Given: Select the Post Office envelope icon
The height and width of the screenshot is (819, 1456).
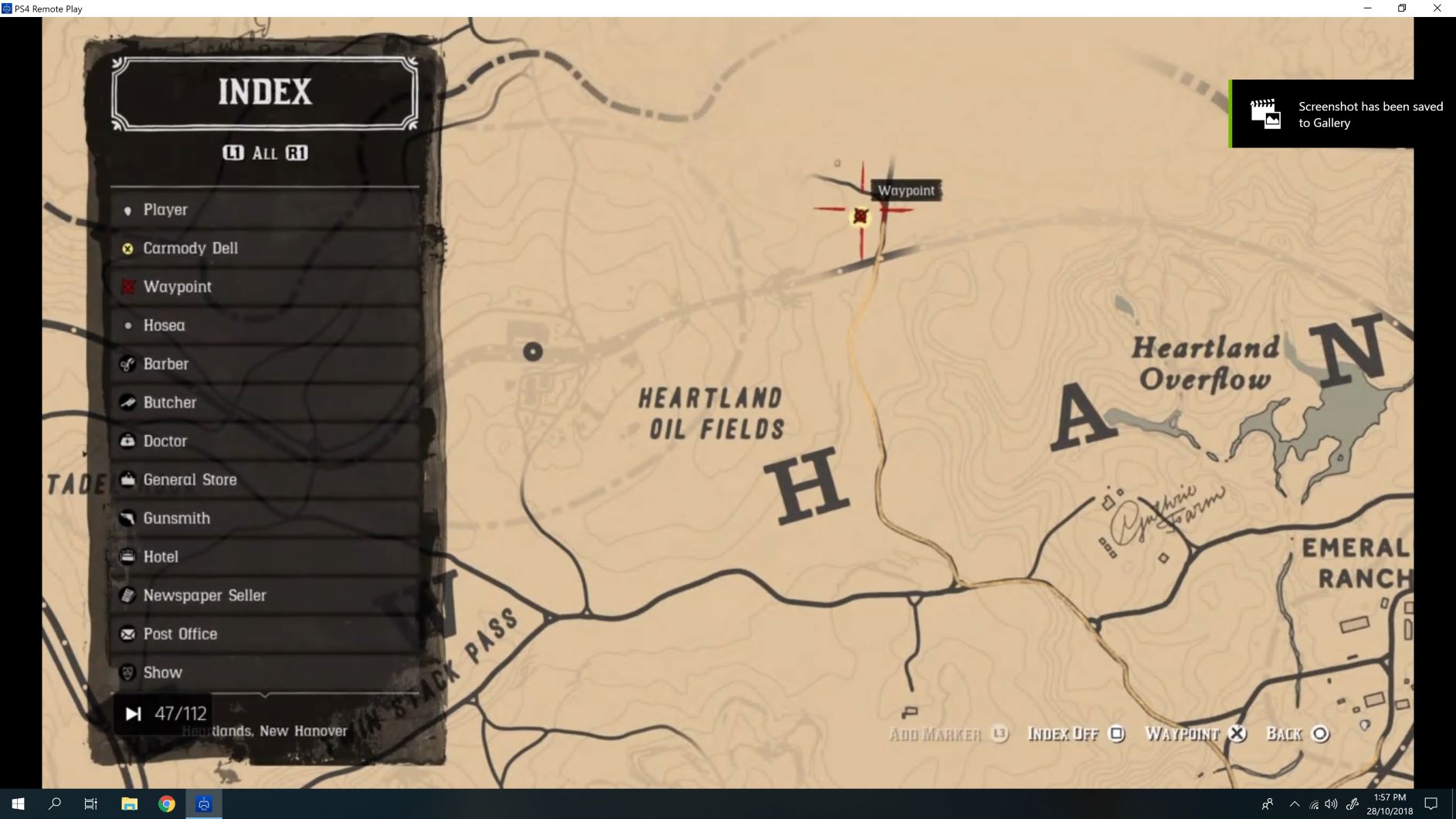Looking at the screenshot, I should [x=127, y=634].
